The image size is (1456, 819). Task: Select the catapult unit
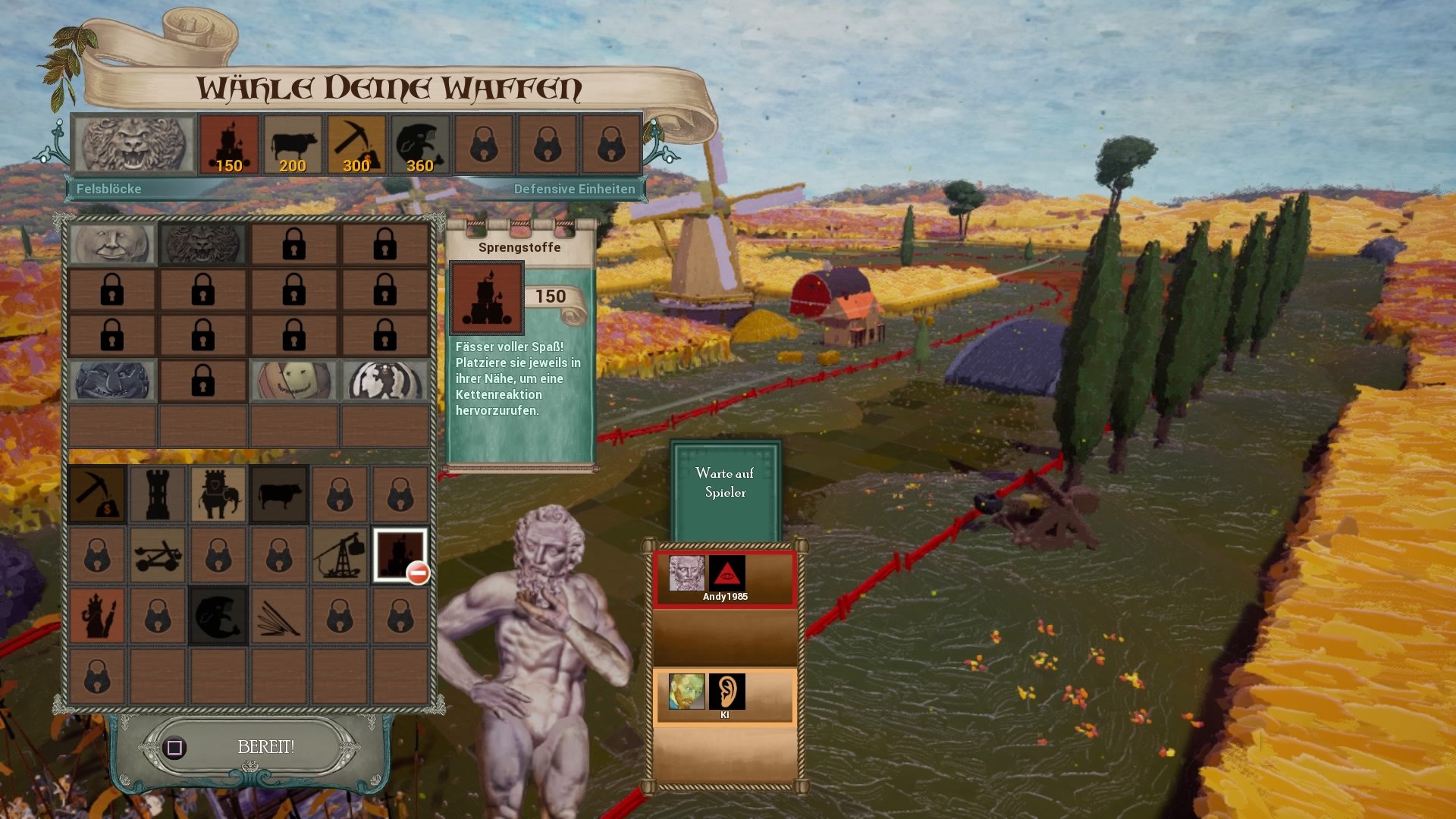click(158, 555)
